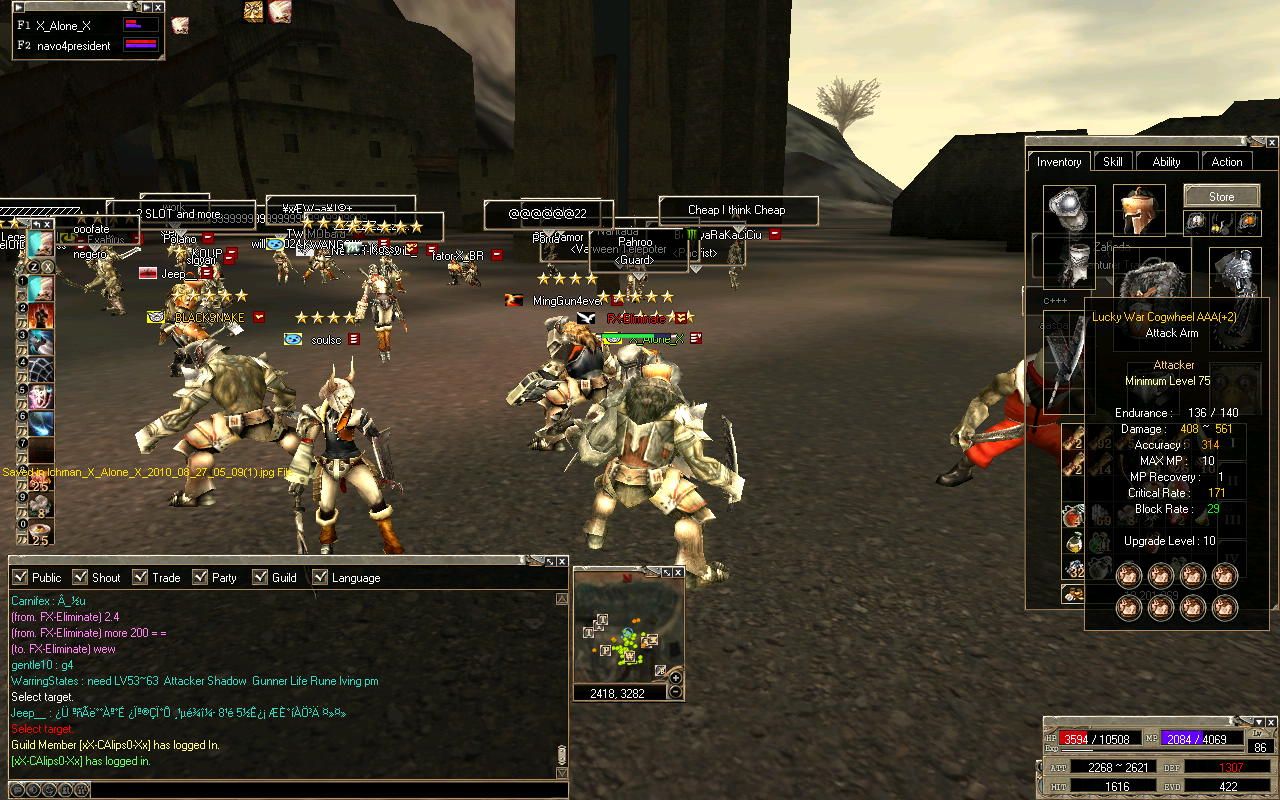Select party member navo4president
Viewport: 1280px width, 800px height.
[x=73, y=46]
